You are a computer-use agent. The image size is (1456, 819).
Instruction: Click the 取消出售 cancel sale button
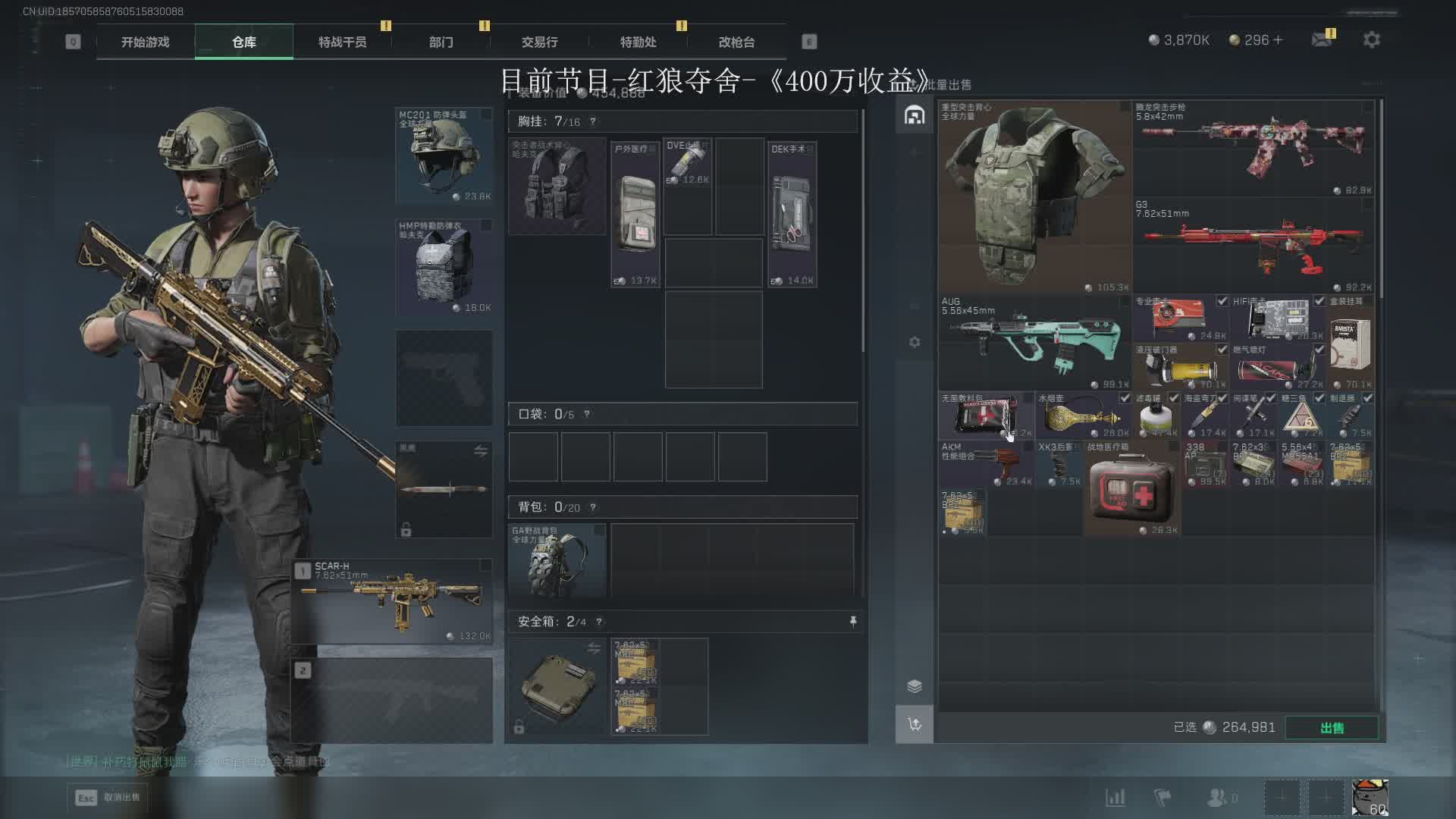point(107,798)
